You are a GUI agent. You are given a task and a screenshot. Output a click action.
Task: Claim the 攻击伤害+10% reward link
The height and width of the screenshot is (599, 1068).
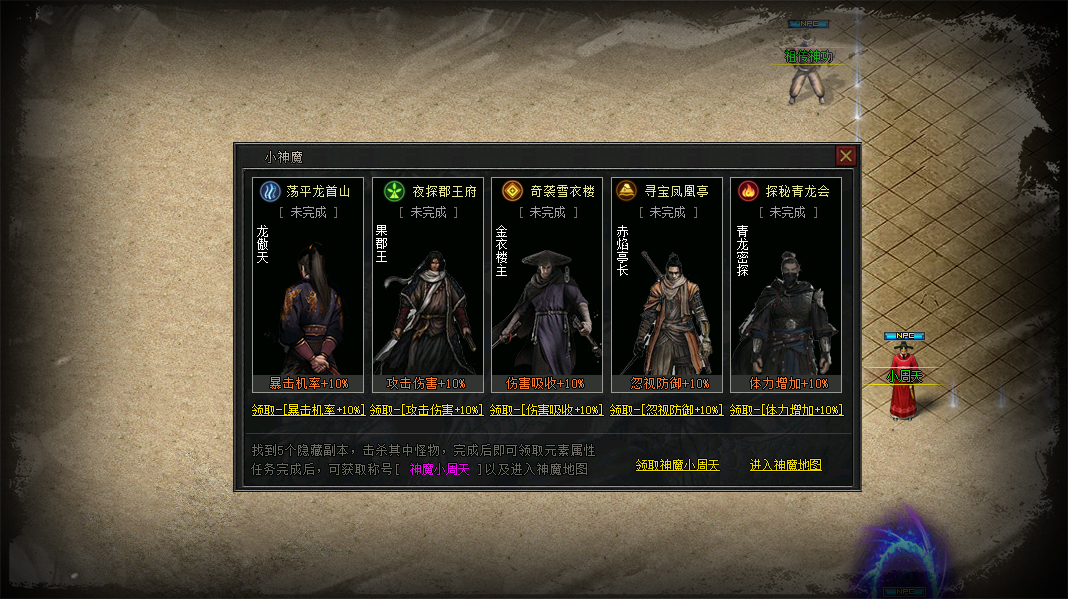coord(427,410)
